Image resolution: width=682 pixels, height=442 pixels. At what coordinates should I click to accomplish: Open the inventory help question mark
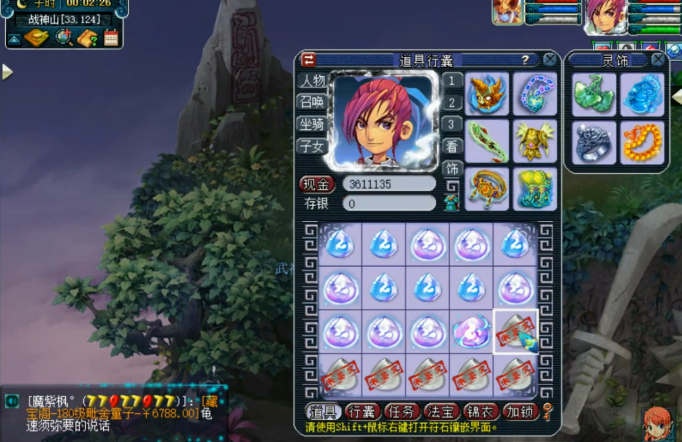[526, 60]
